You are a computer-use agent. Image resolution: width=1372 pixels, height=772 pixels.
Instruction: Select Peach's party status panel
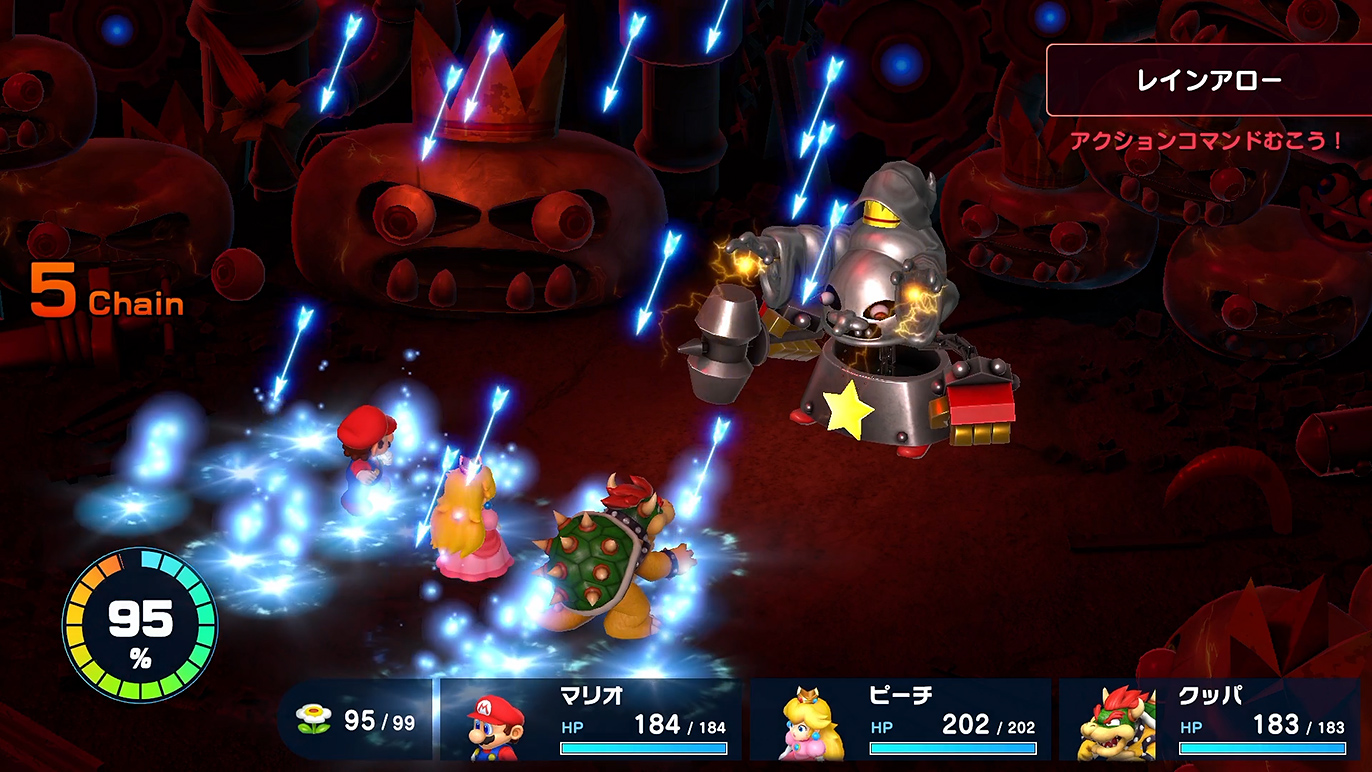pyautogui.click(x=901, y=720)
